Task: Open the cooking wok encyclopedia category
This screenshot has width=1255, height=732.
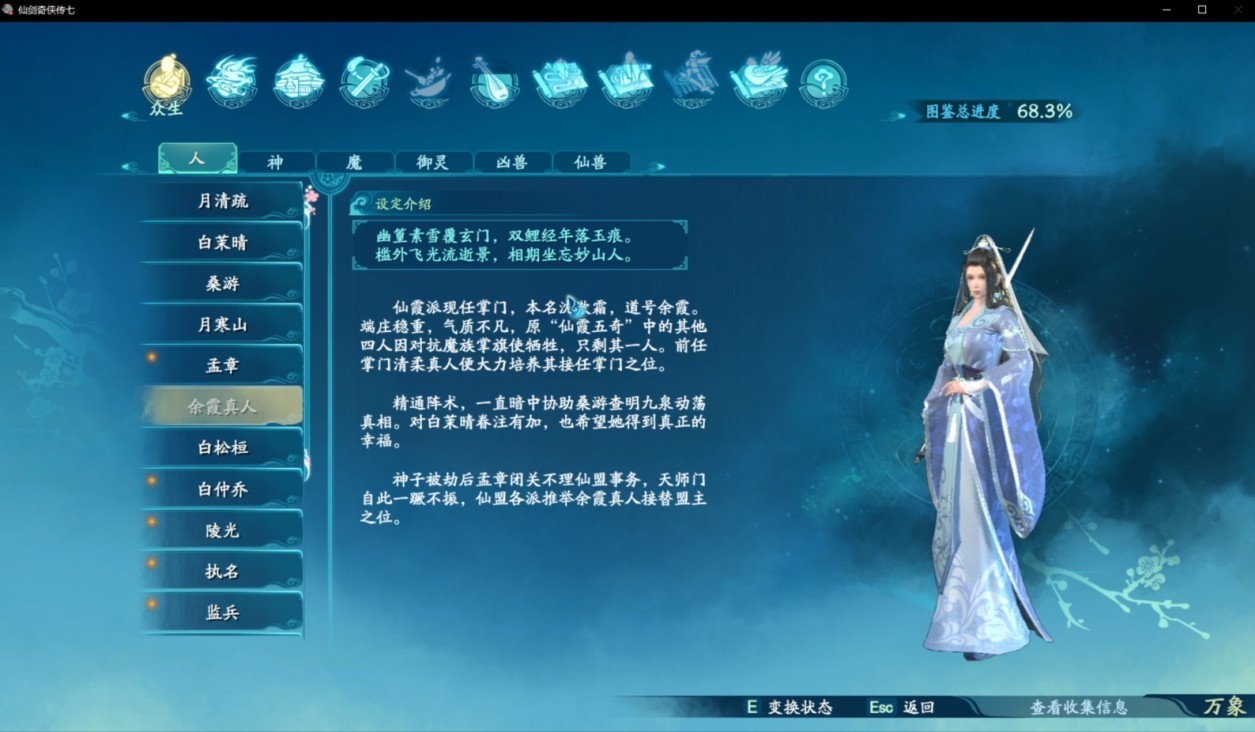Action: (x=429, y=81)
